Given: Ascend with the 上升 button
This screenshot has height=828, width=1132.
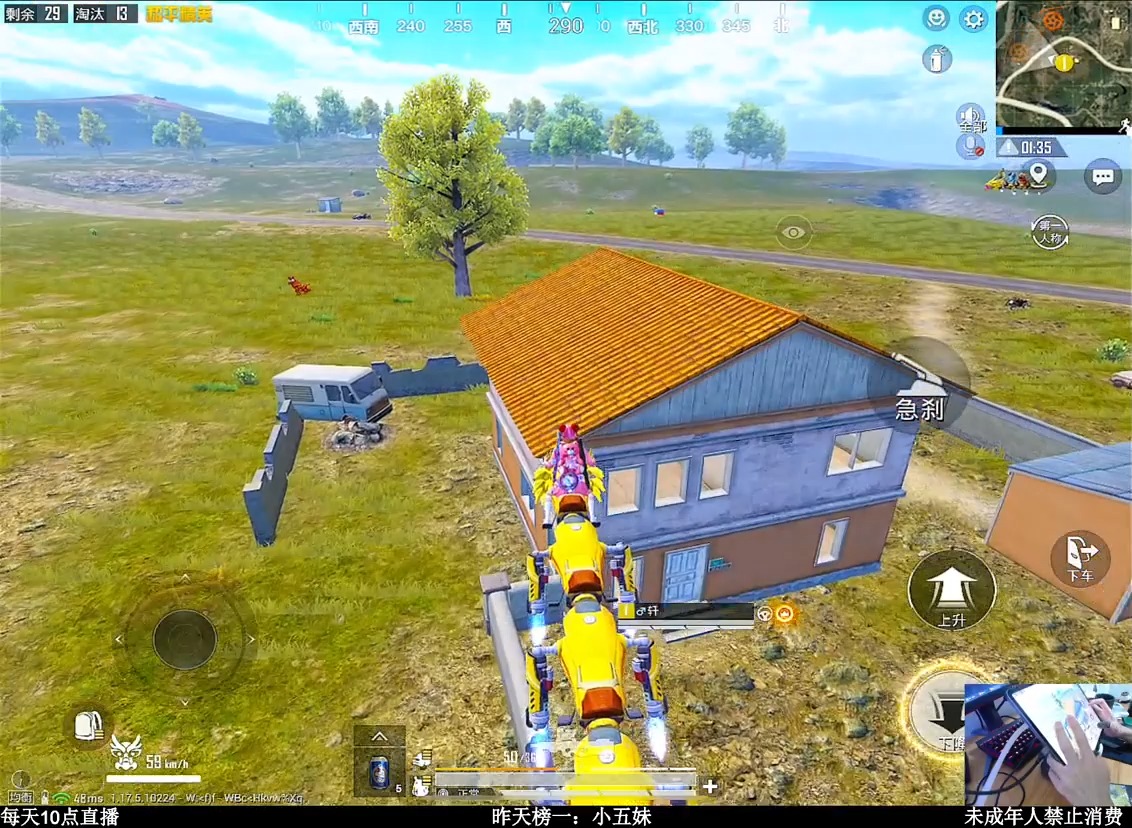Looking at the screenshot, I should [x=951, y=590].
